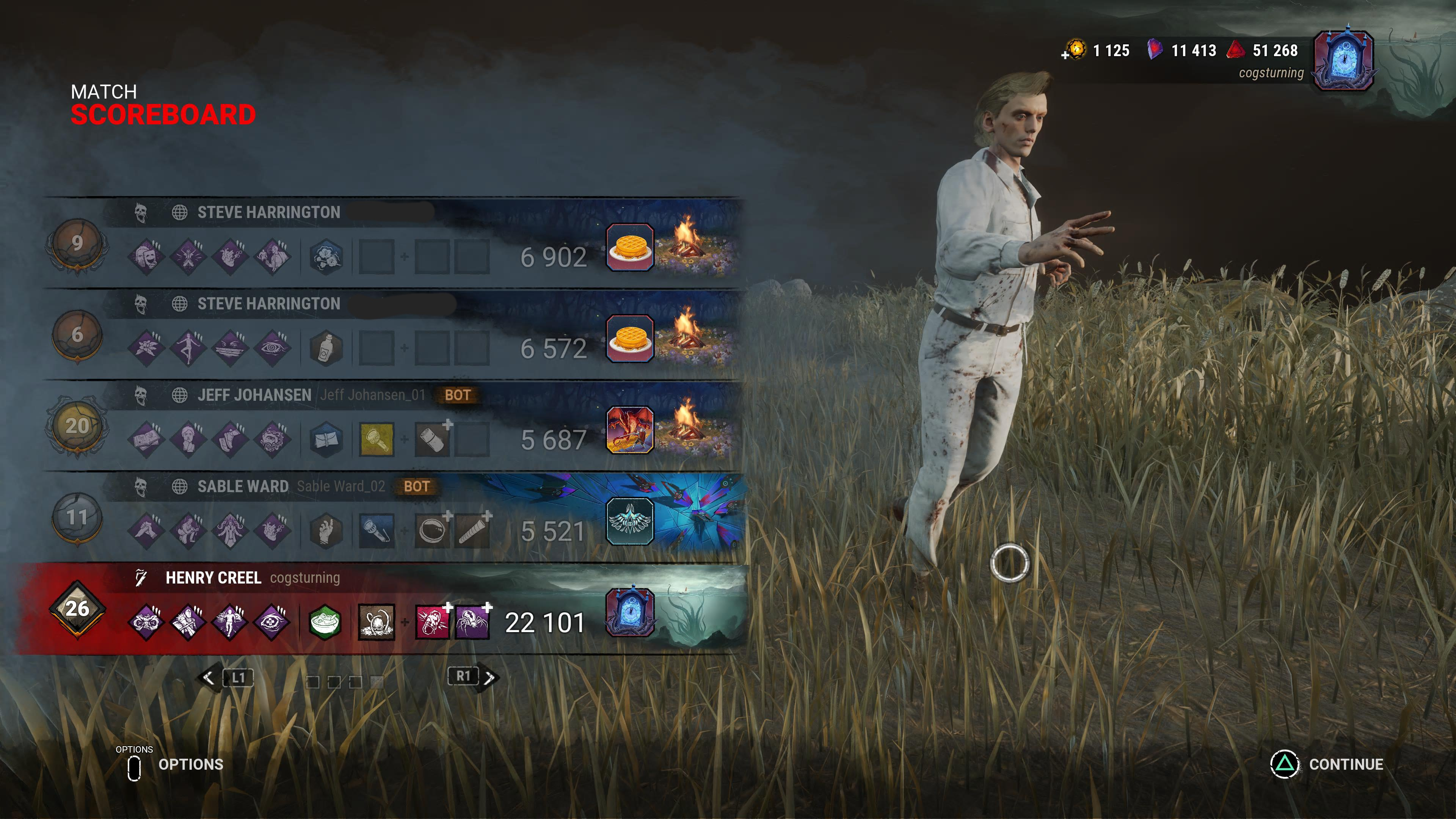Image resolution: width=1456 pixels, height=819 pixels.
Task: Select Henry Creel's player name row
Action: point(213,577)
